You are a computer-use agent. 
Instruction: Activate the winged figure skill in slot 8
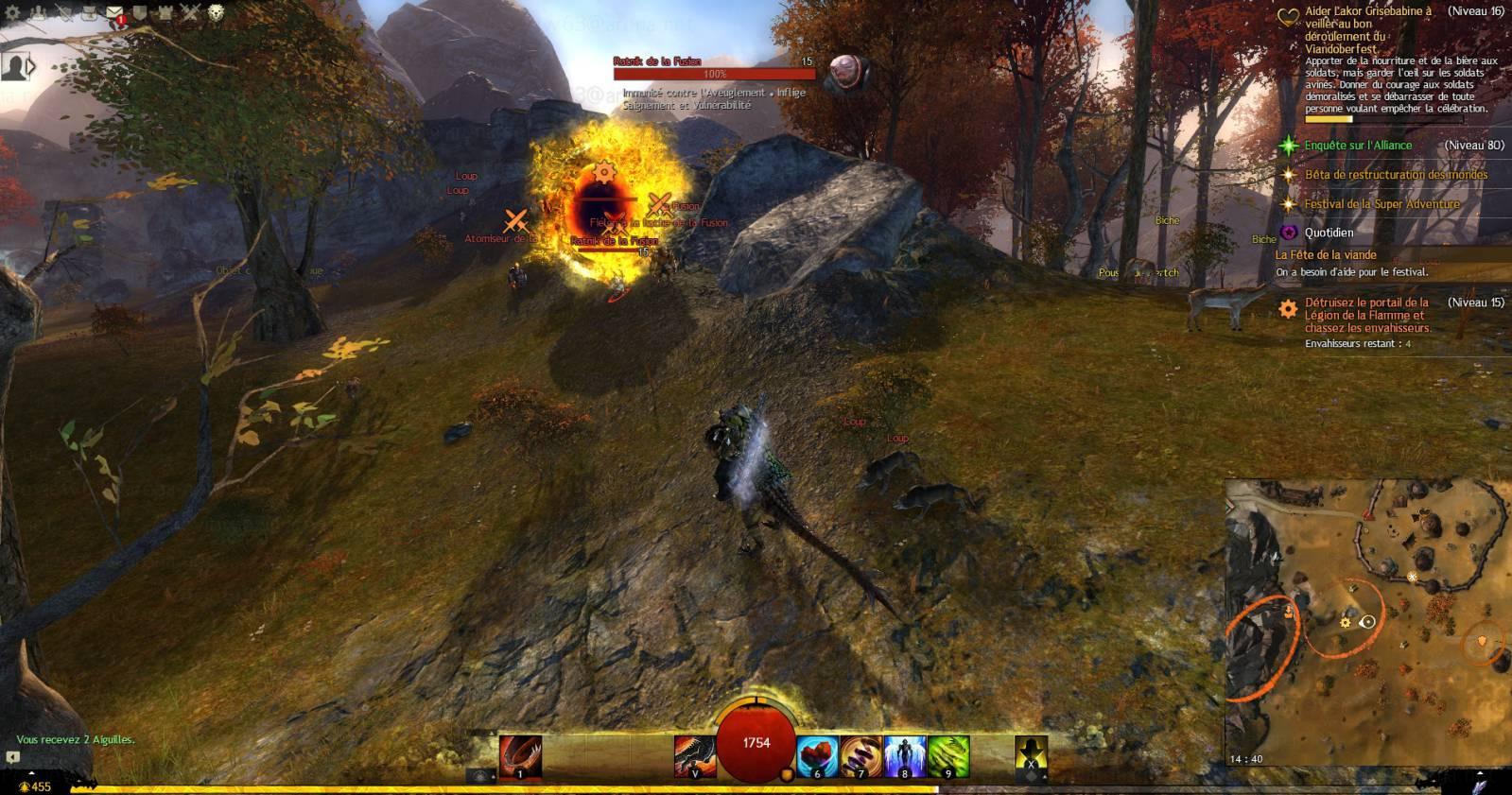click(904, 757)
